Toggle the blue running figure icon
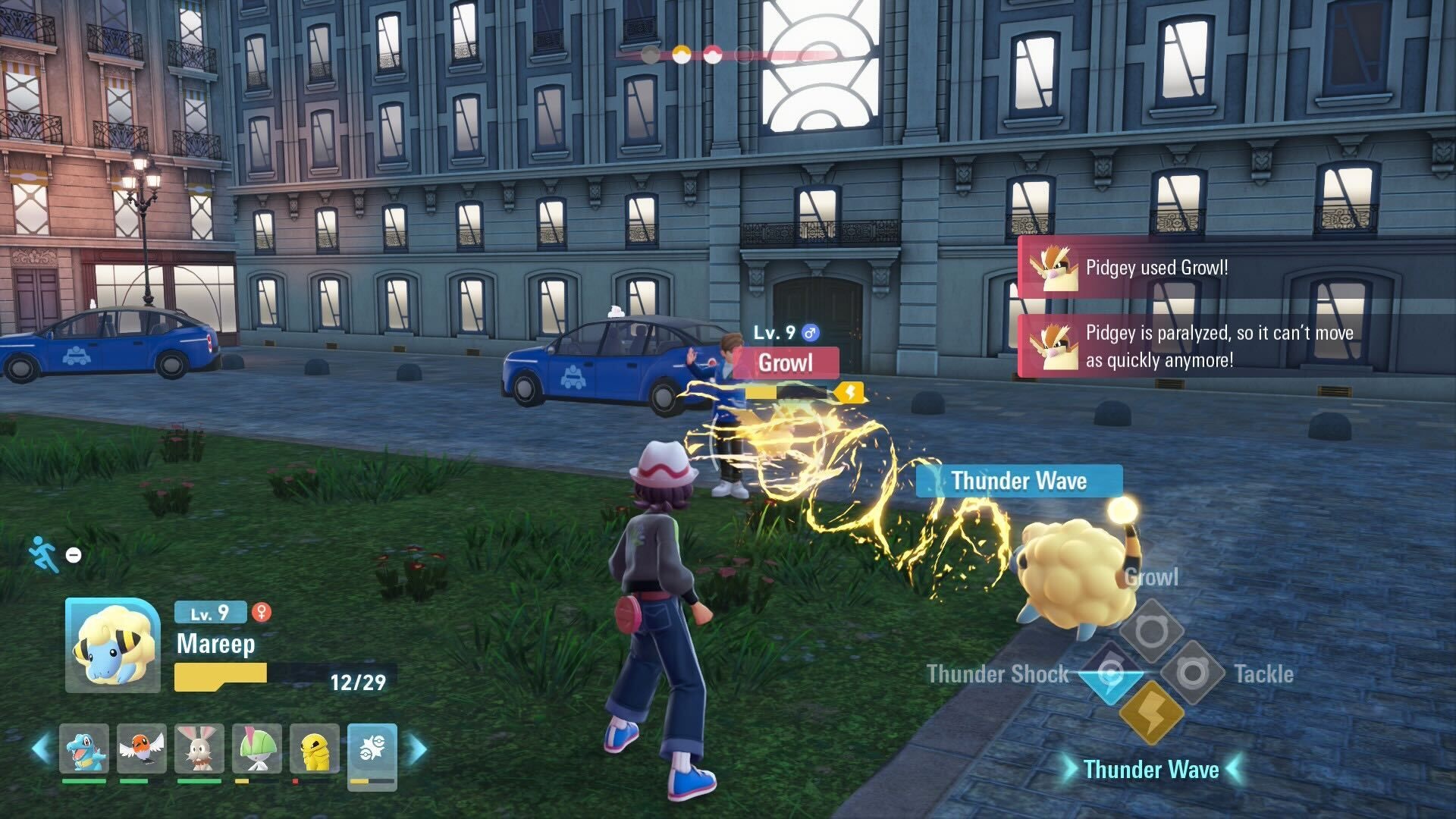The width and height of the screenshot is (1456, 819). click(44, 554)
